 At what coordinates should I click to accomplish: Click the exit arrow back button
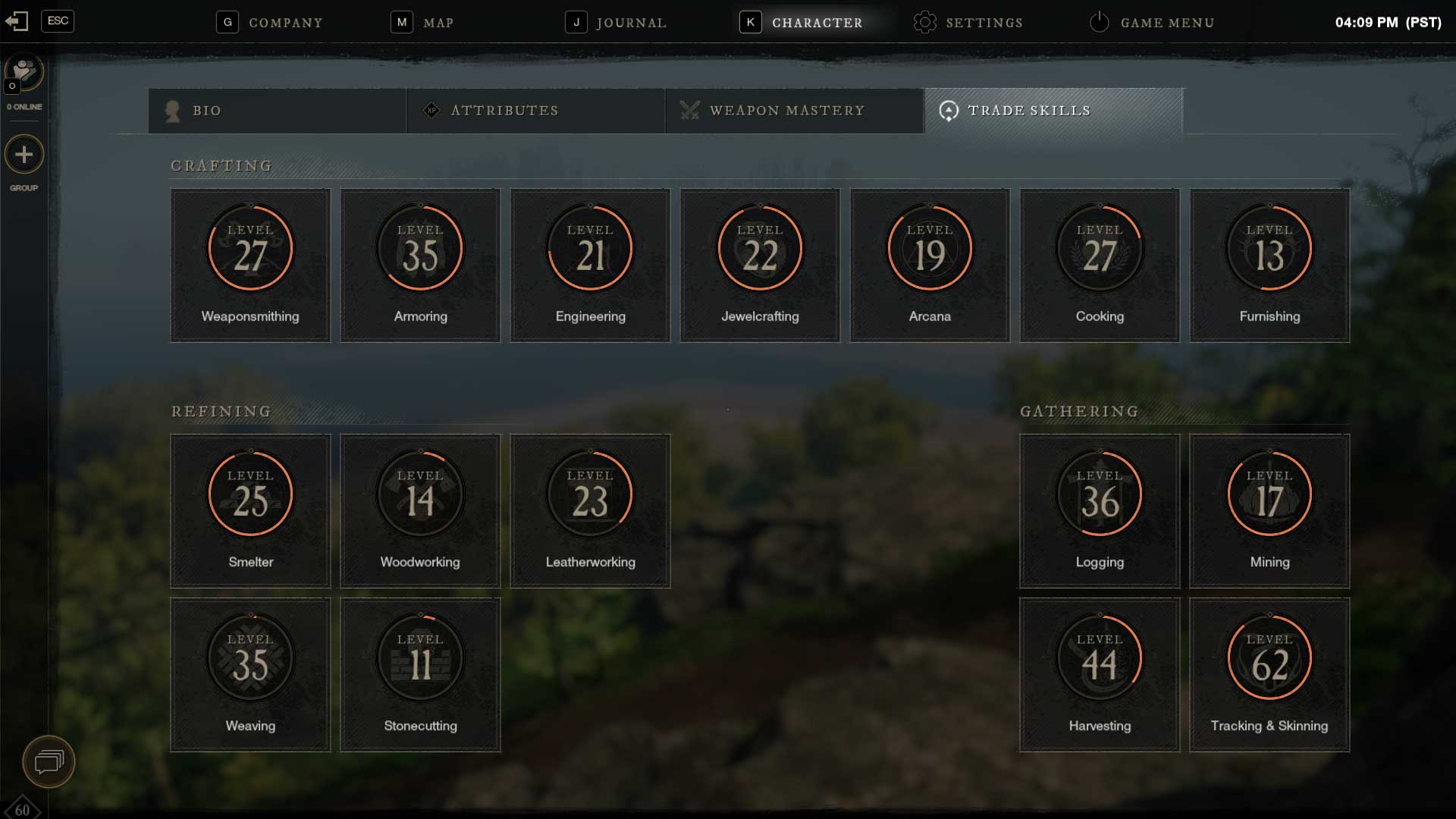[17, 21]
